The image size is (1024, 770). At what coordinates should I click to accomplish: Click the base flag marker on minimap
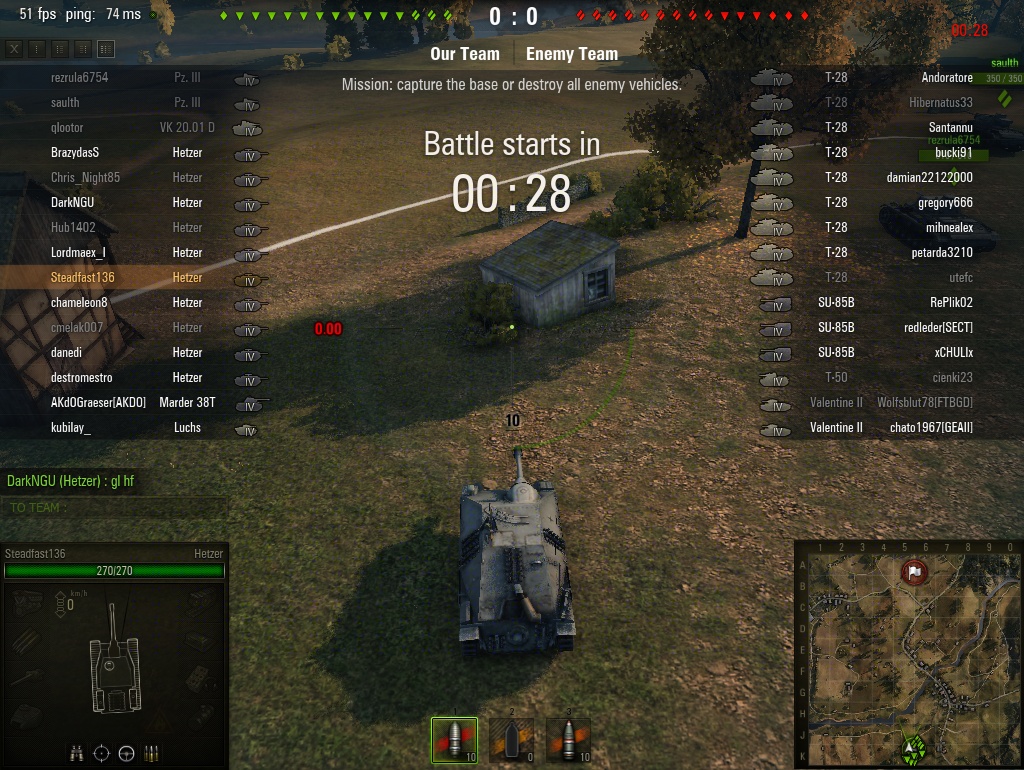pos(914,573)
